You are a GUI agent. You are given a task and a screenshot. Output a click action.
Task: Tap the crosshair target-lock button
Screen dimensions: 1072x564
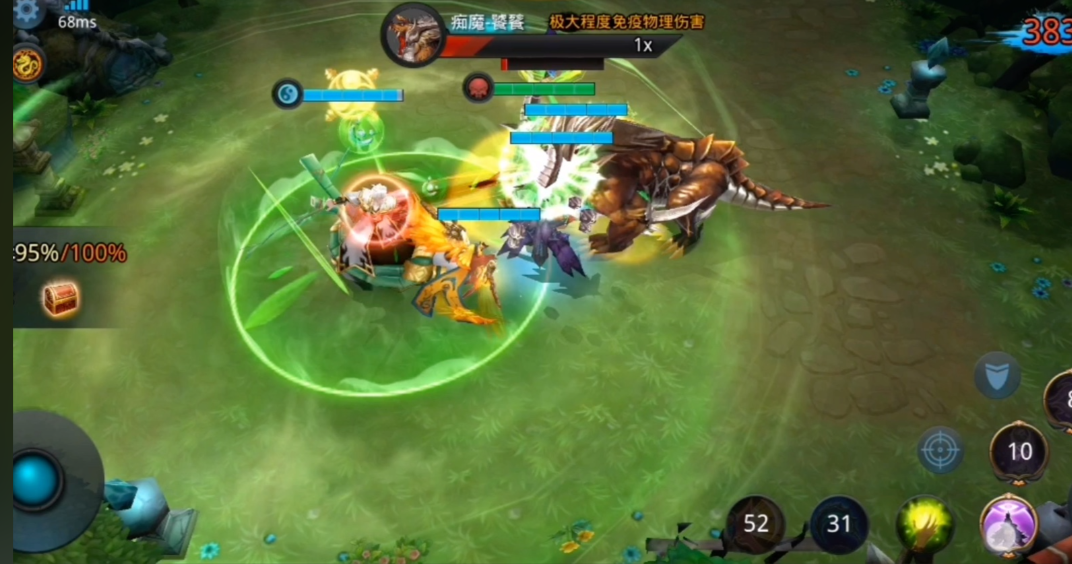pyautogui.click(x=940, y=450)
